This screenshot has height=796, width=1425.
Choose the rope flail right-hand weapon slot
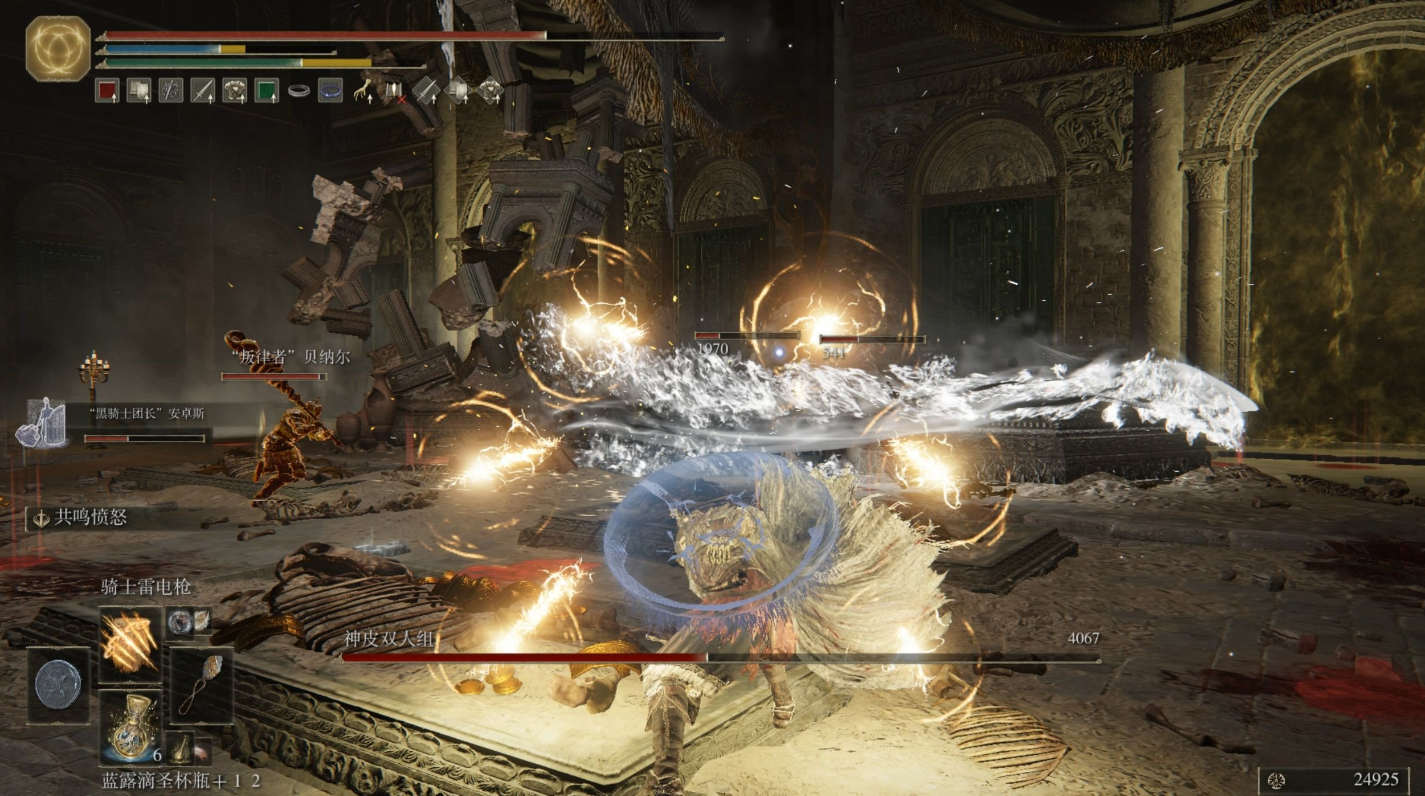tap(200, 685)
